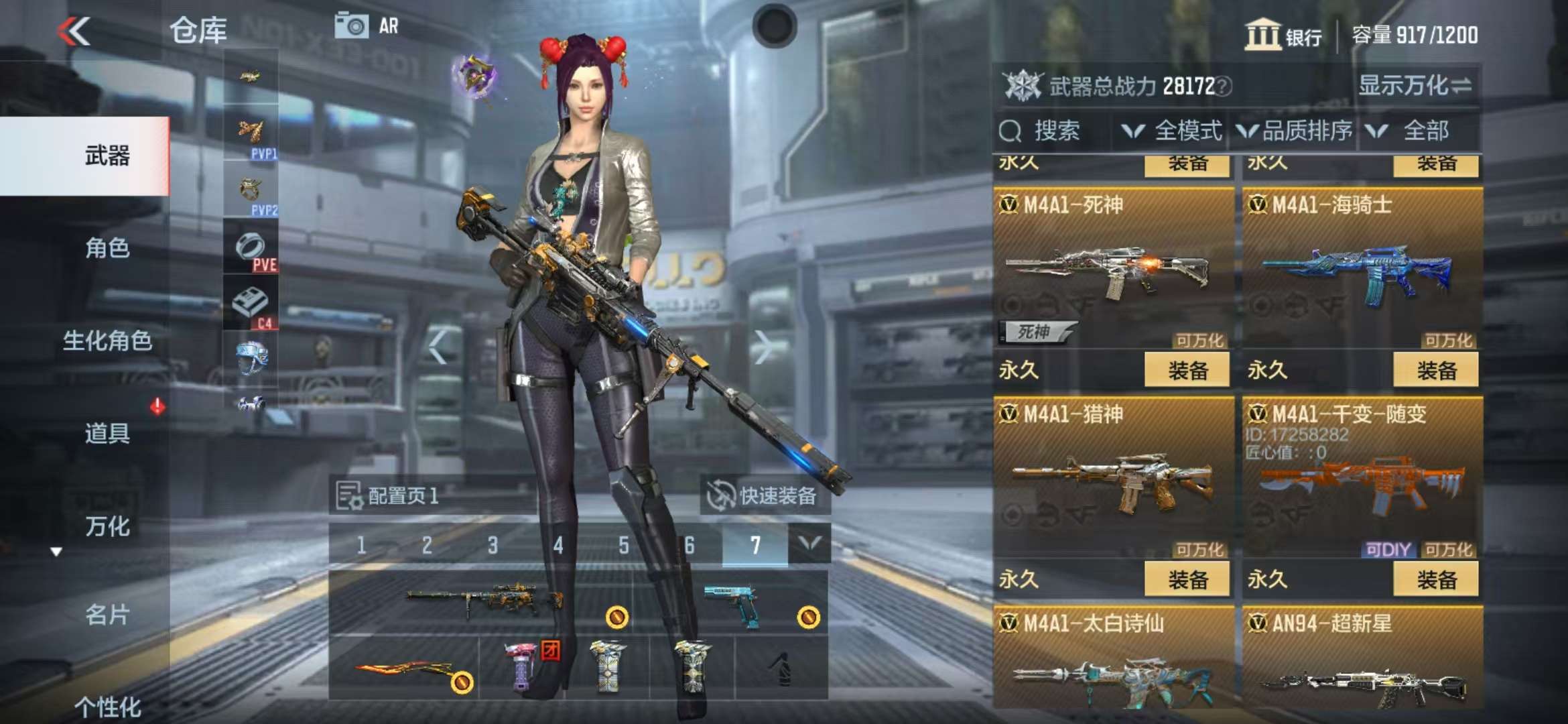Switch to loadout page 3

click(x=493, y=545)
